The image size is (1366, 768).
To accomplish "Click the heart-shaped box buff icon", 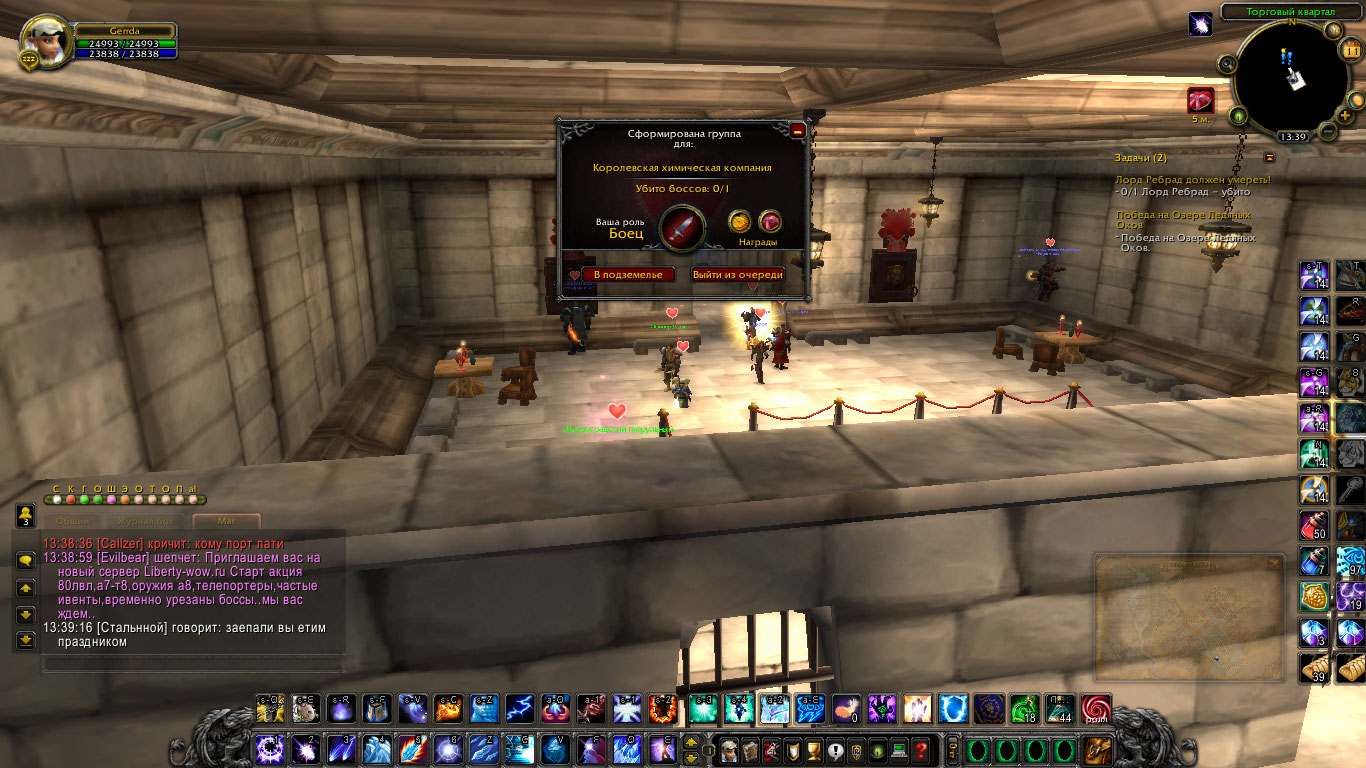I will click(1200, 100).
